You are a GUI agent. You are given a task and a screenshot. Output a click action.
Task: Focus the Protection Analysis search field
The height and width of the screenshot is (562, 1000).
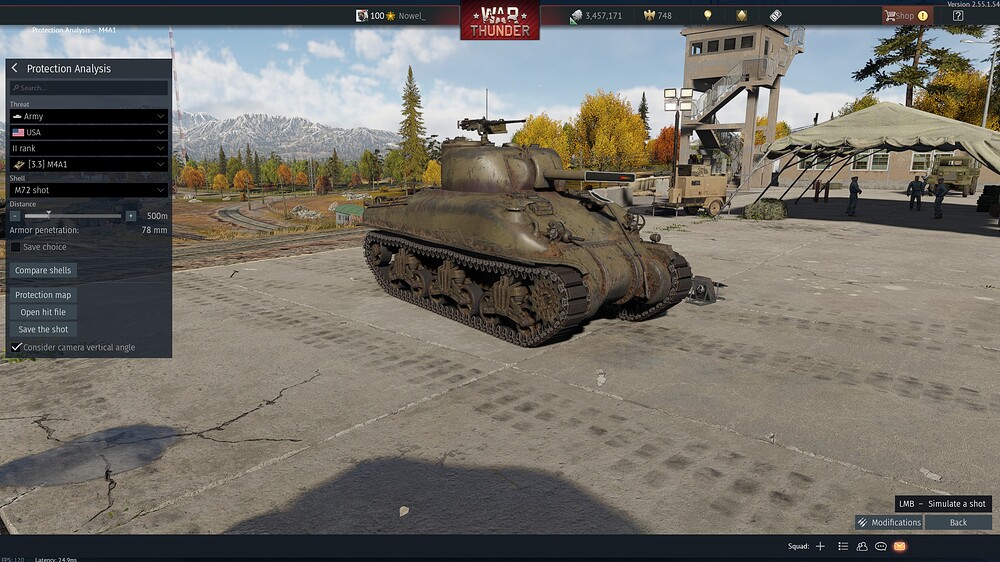coord(89,88)
